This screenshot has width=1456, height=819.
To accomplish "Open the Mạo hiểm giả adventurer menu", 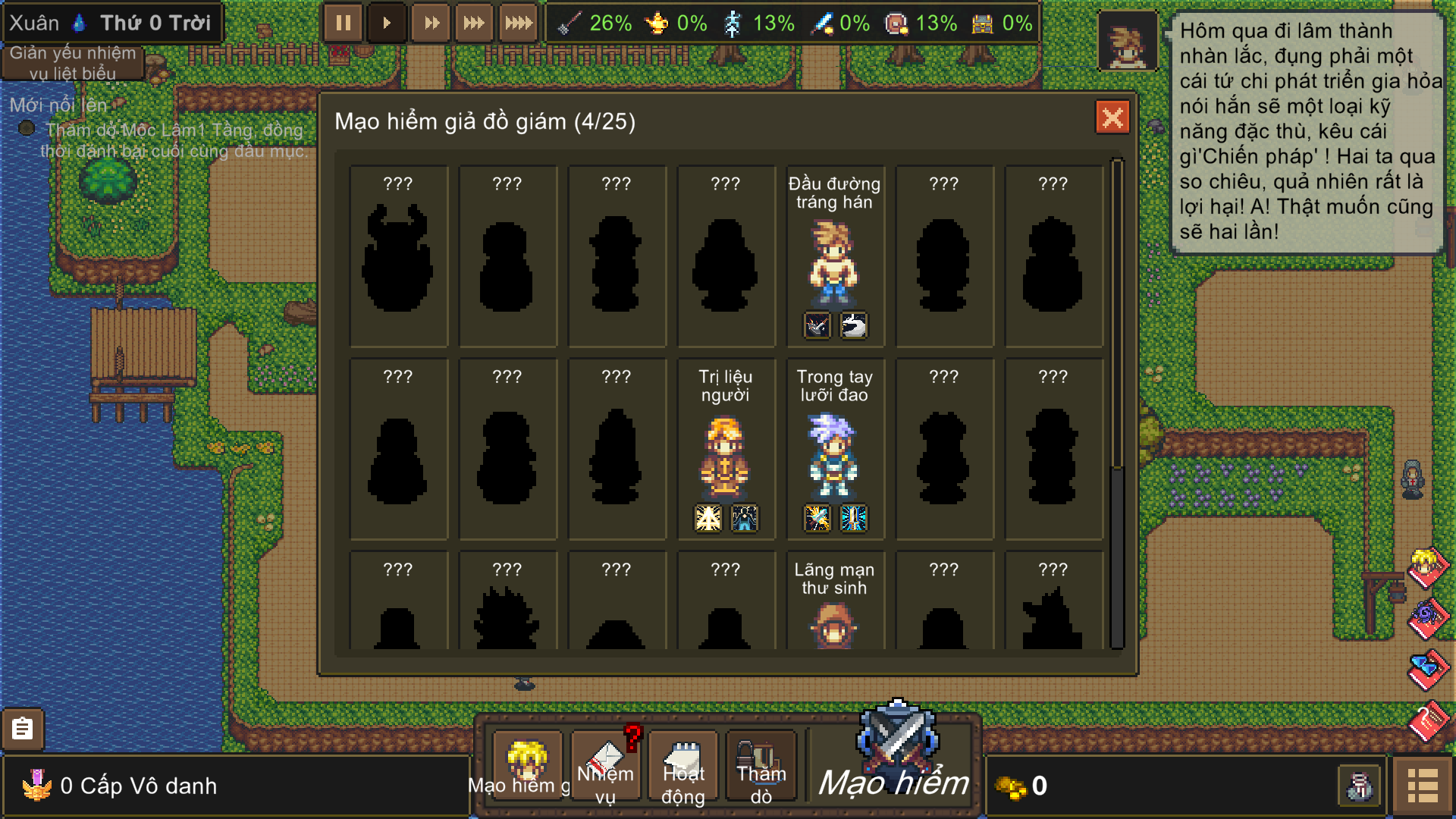I will point(526,764).
